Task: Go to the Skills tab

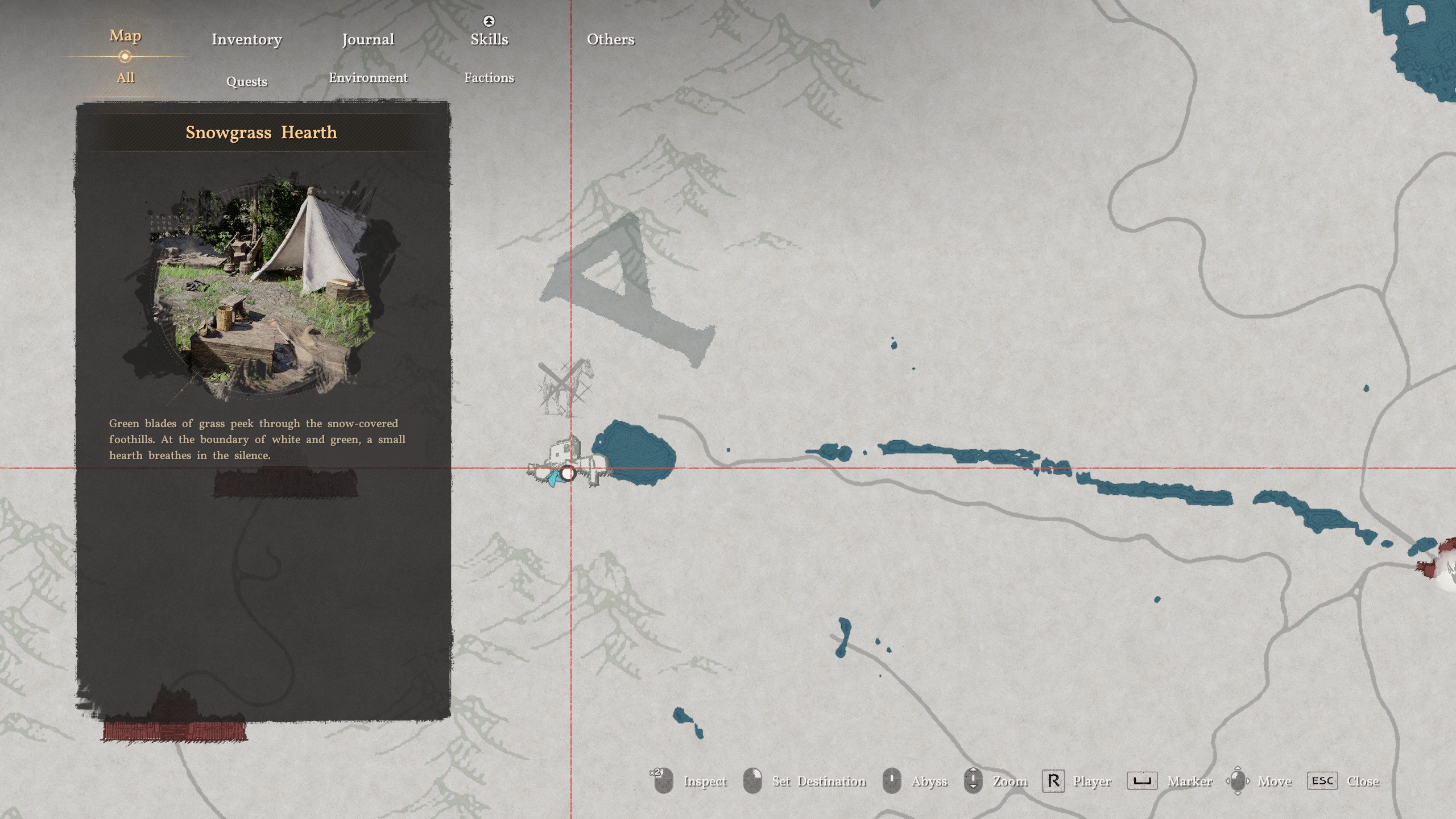Action: click(x=489, y=39)
